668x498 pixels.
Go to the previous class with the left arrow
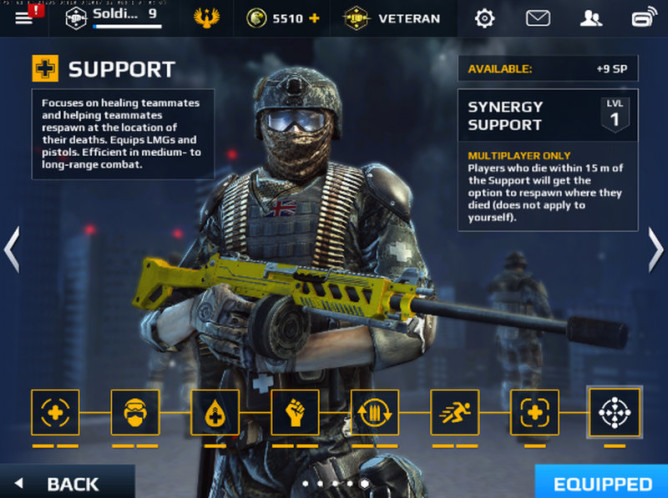[x=12, y=250]
